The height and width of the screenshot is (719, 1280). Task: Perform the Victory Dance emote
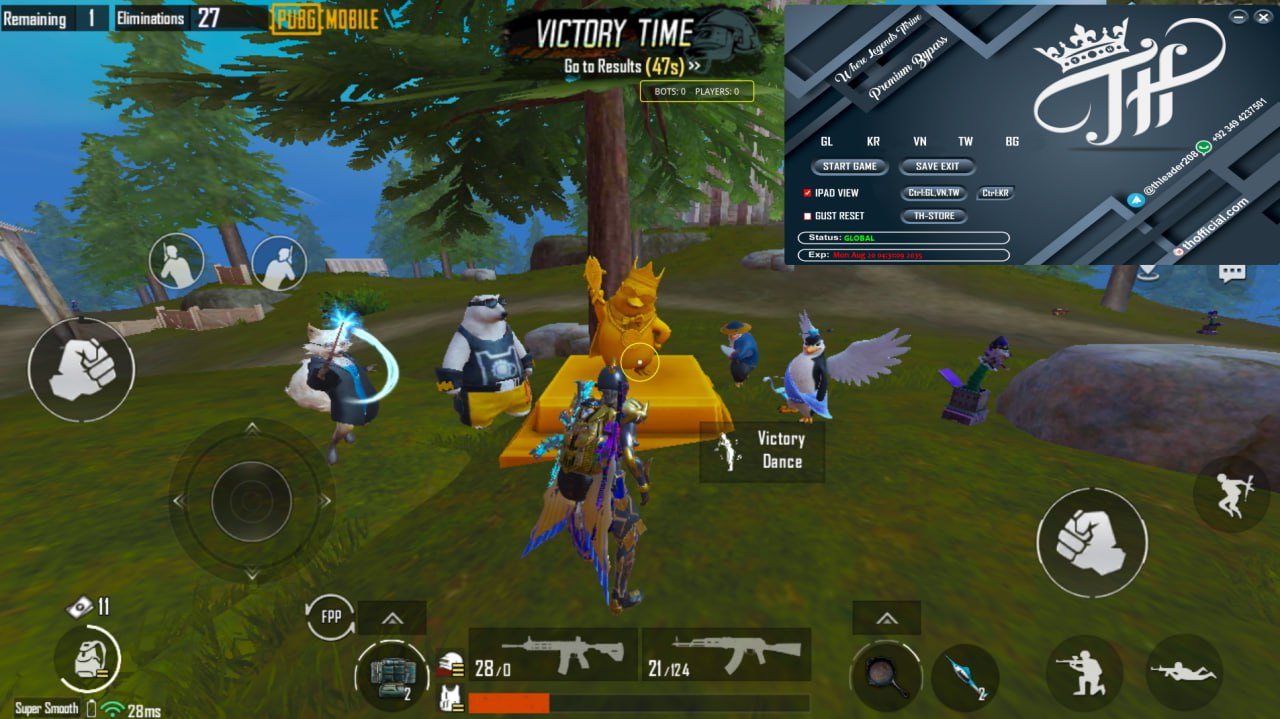click(x=762, y=450)
